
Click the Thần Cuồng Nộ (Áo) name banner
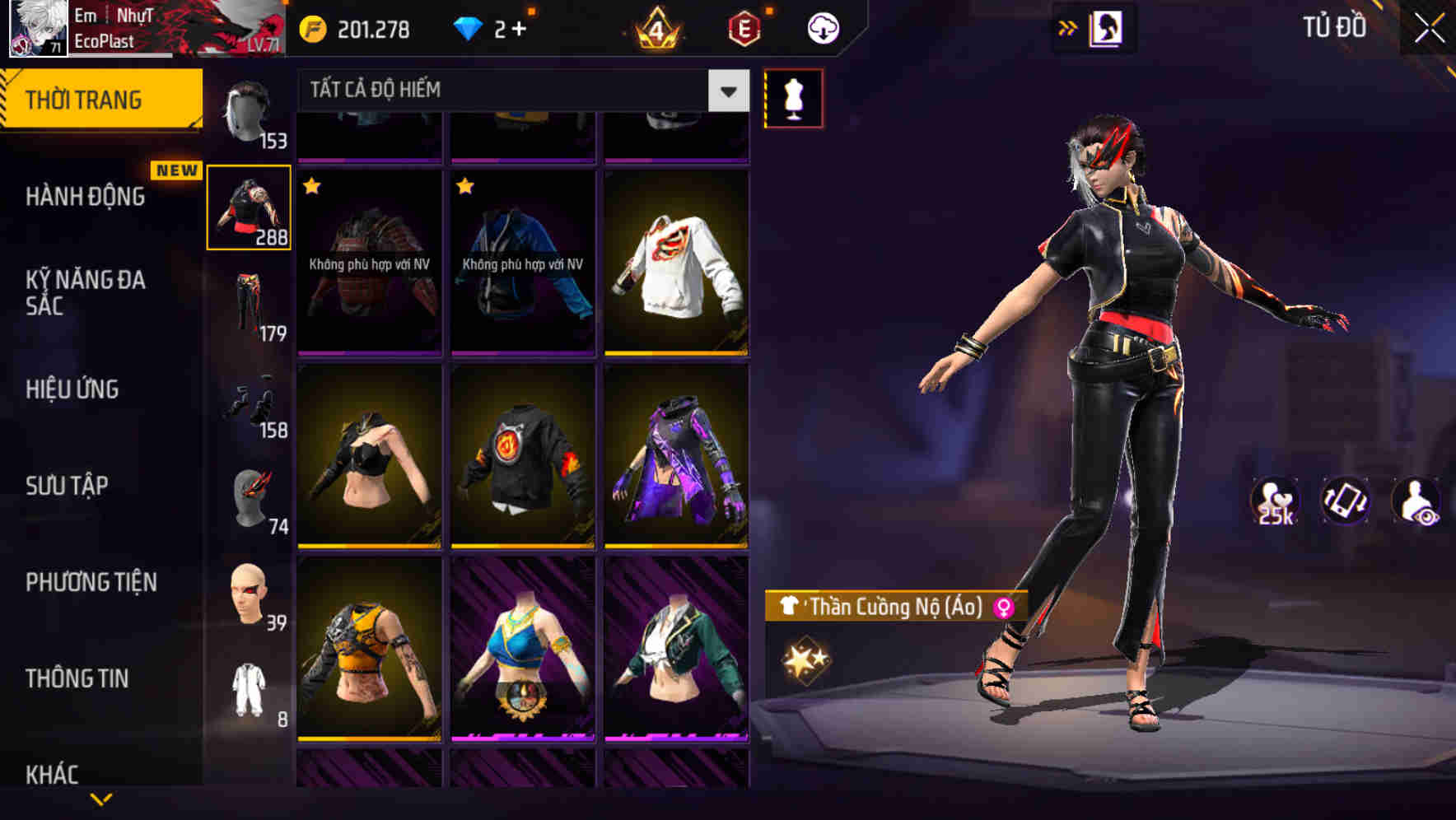coord(895,605)
